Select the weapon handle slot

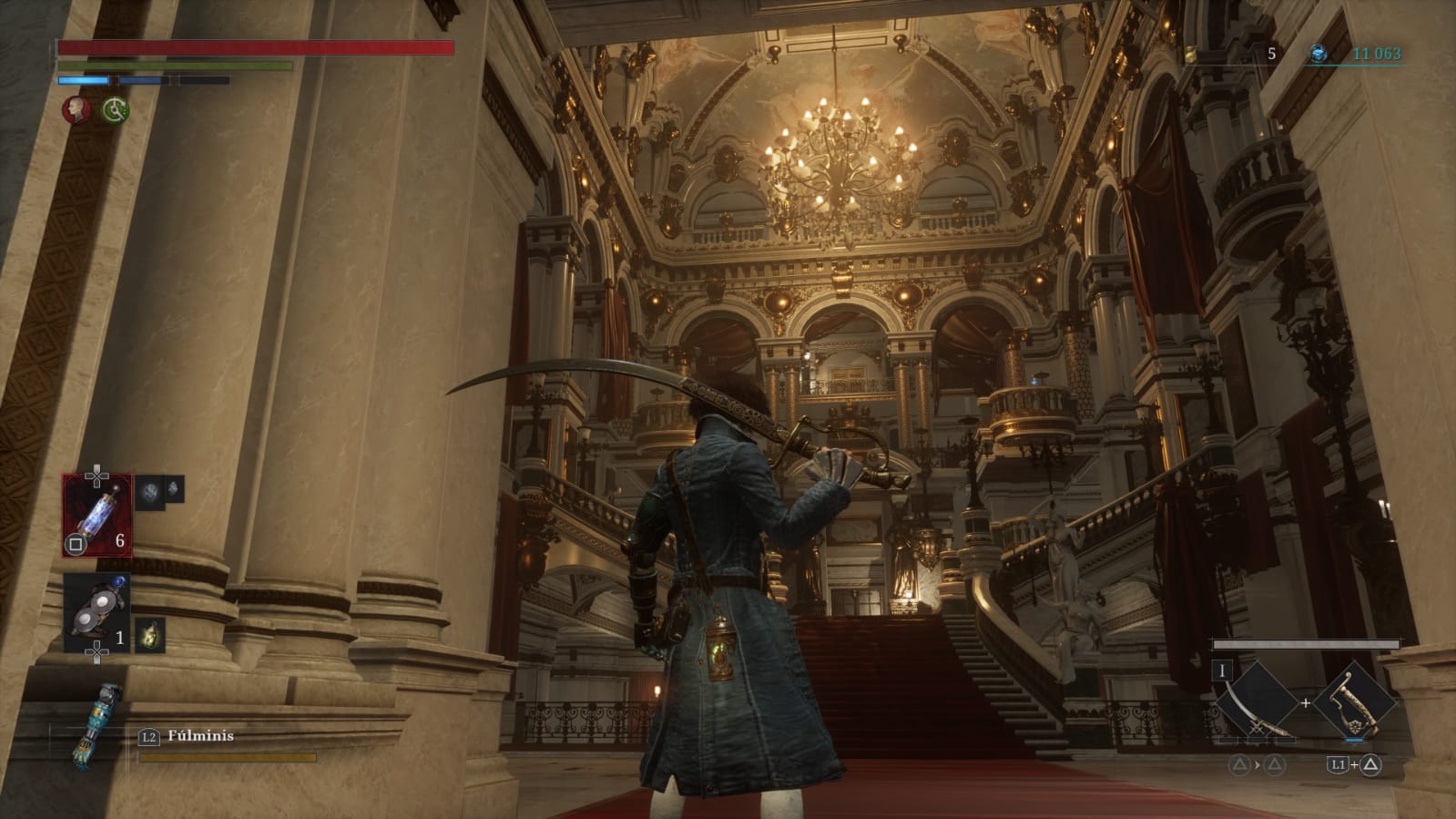[1353, 703]
